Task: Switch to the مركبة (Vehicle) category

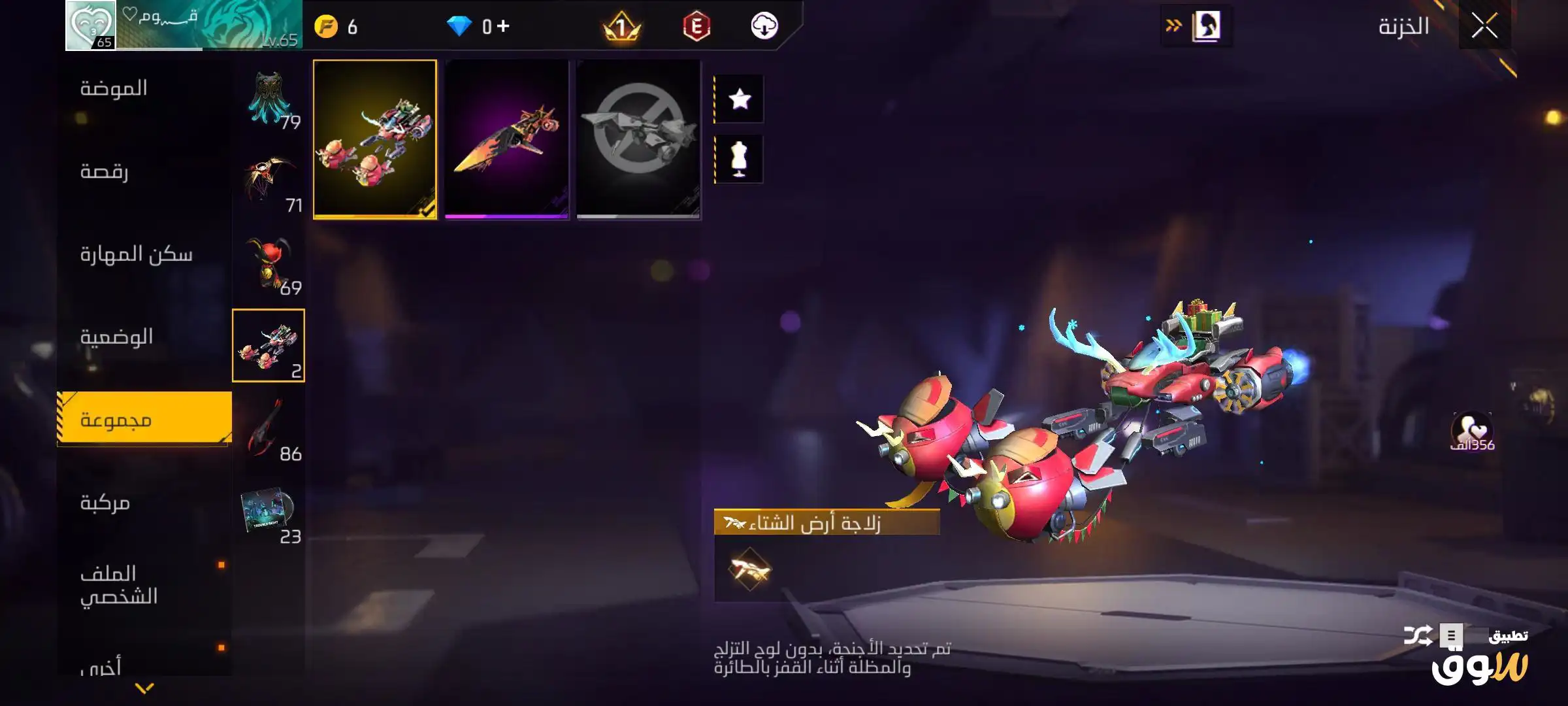Action: pos(105,503)
